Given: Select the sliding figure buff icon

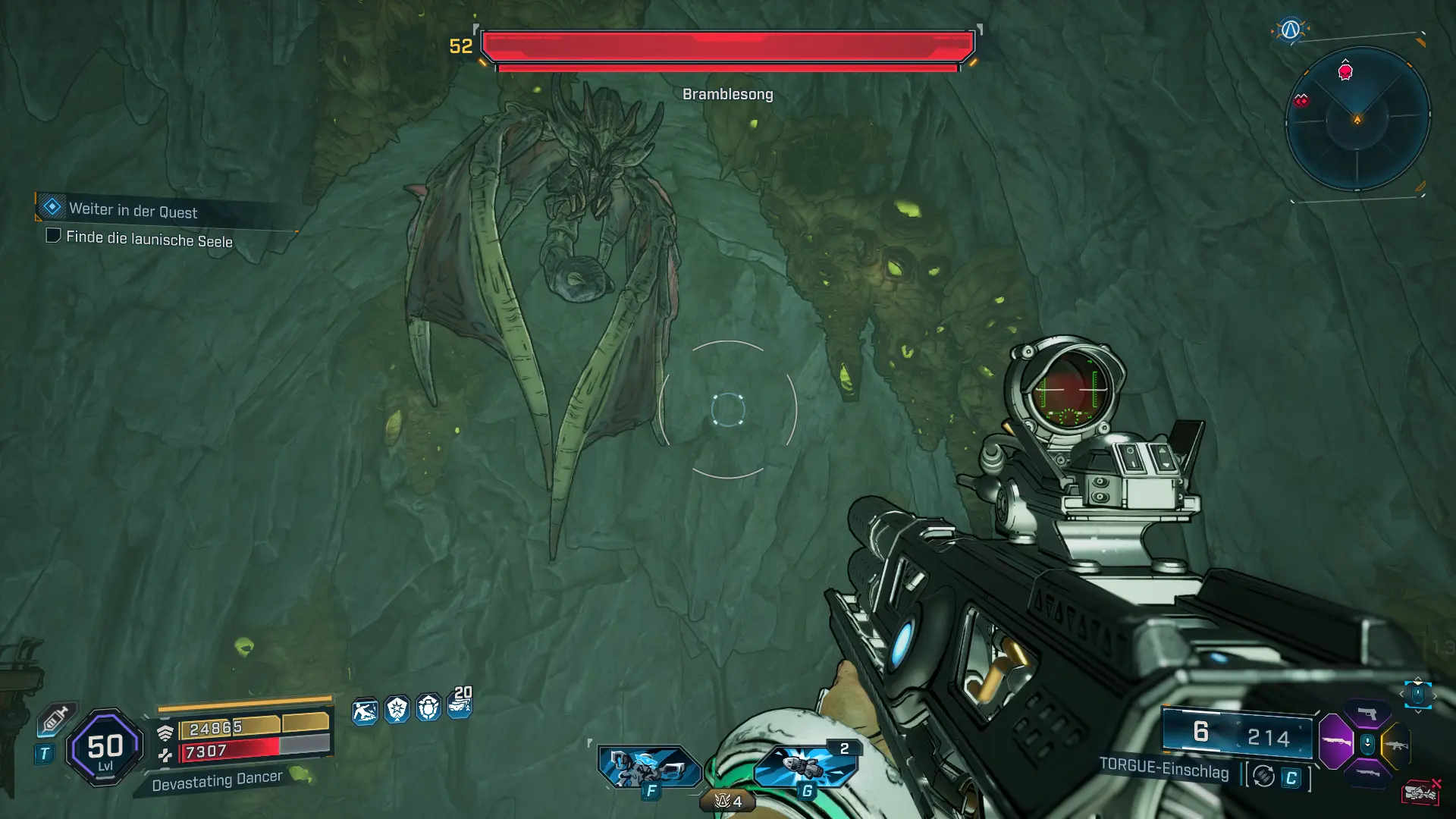Looking at the screenshot, I should (365, 711).
